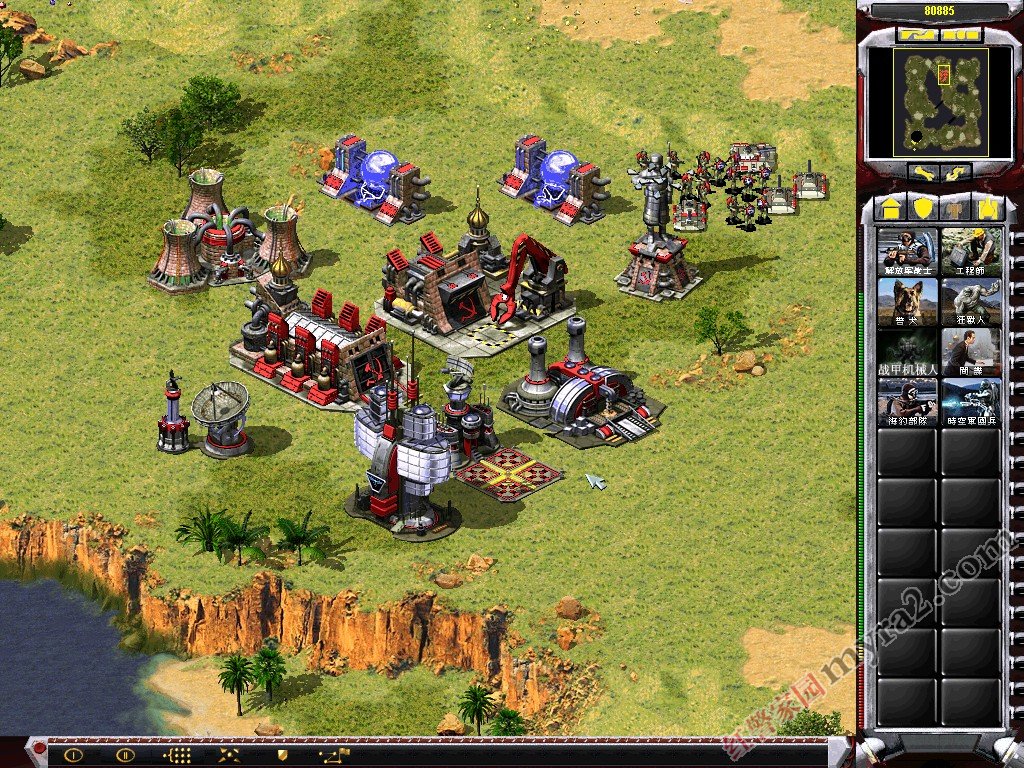Click the dotted type-select command button
1024x768 pixels.
176,755
